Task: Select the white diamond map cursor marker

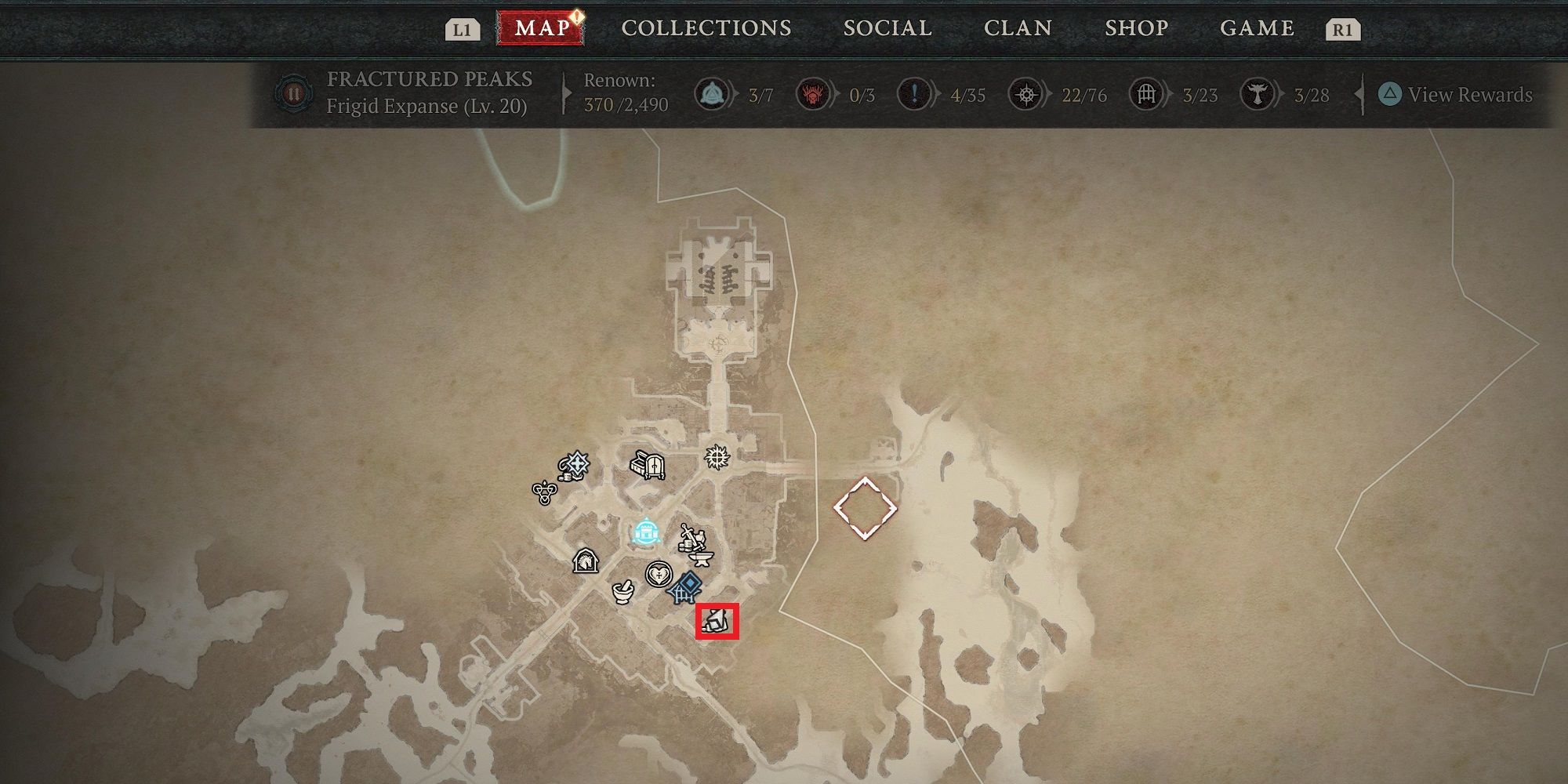Action: pyautogui.click(x=865, y=508)
